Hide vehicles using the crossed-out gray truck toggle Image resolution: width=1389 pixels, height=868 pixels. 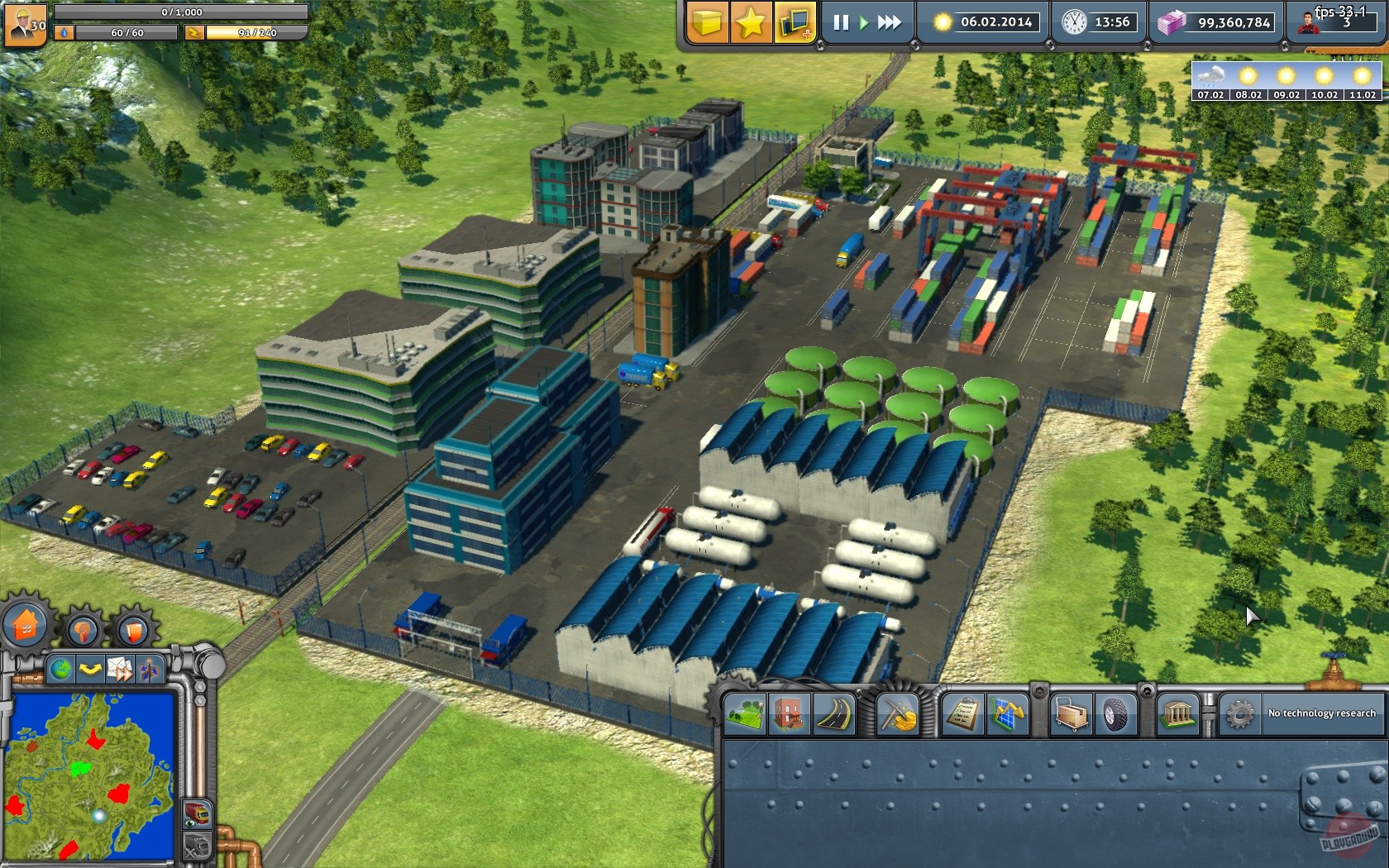click(197, 846)
